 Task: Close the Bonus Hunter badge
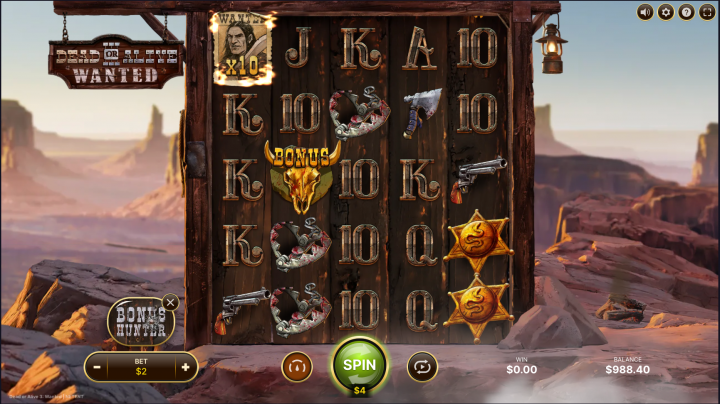[x=171, y=302]
